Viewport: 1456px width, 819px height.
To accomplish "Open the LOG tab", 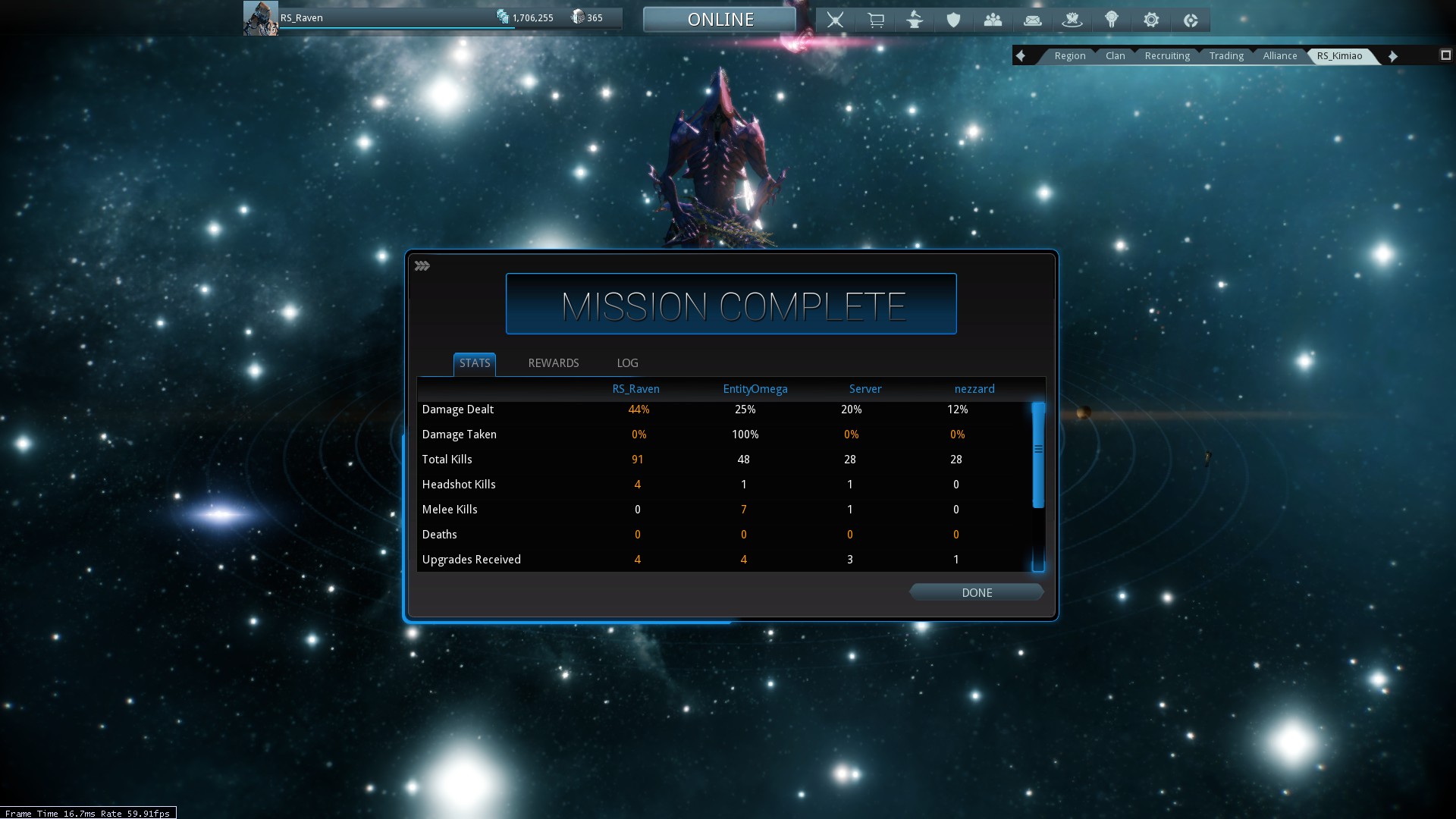I will point(627,363).
